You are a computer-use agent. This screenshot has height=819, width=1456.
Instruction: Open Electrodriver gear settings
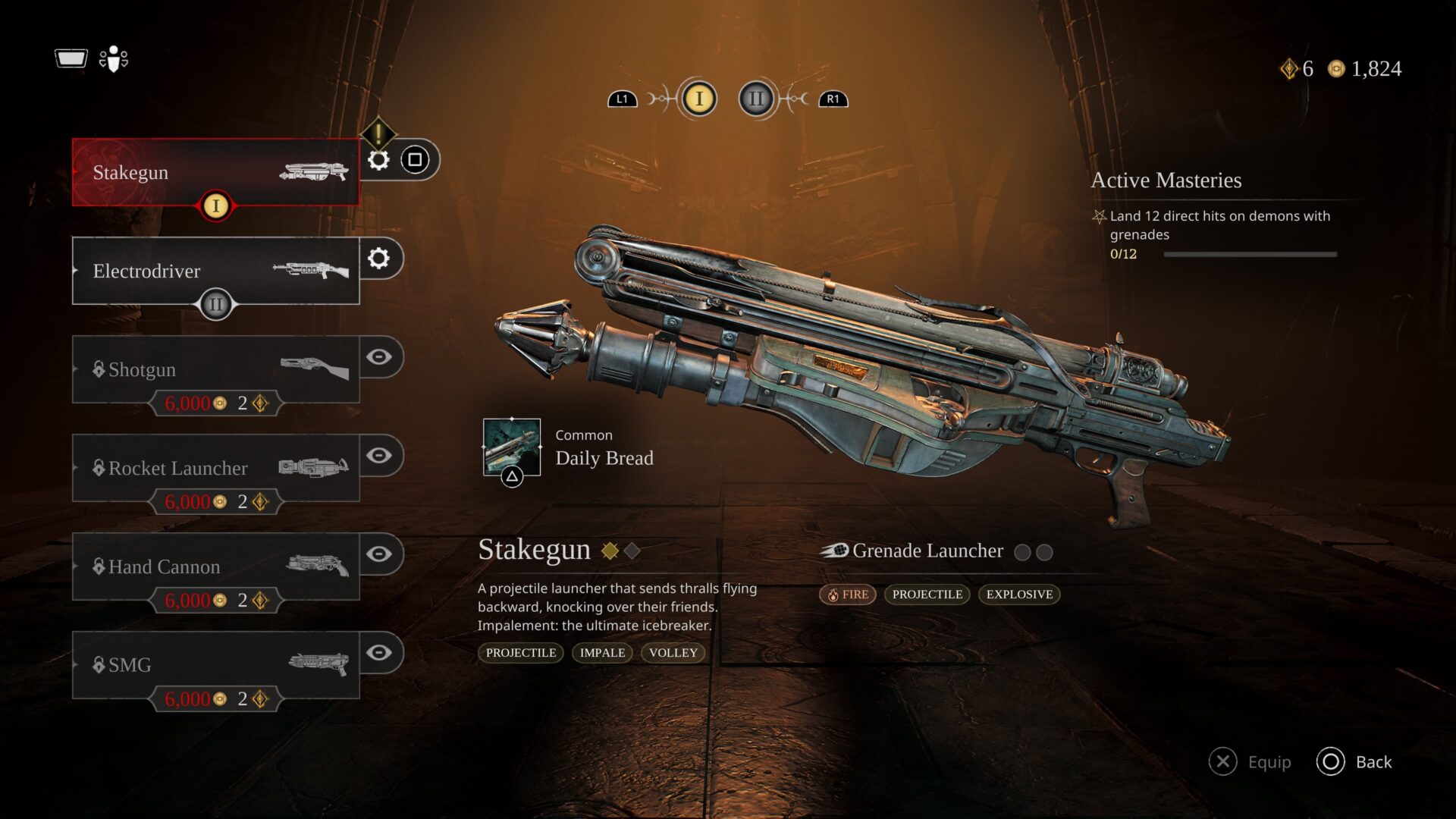pyautogui.click(x=378, y=259)
